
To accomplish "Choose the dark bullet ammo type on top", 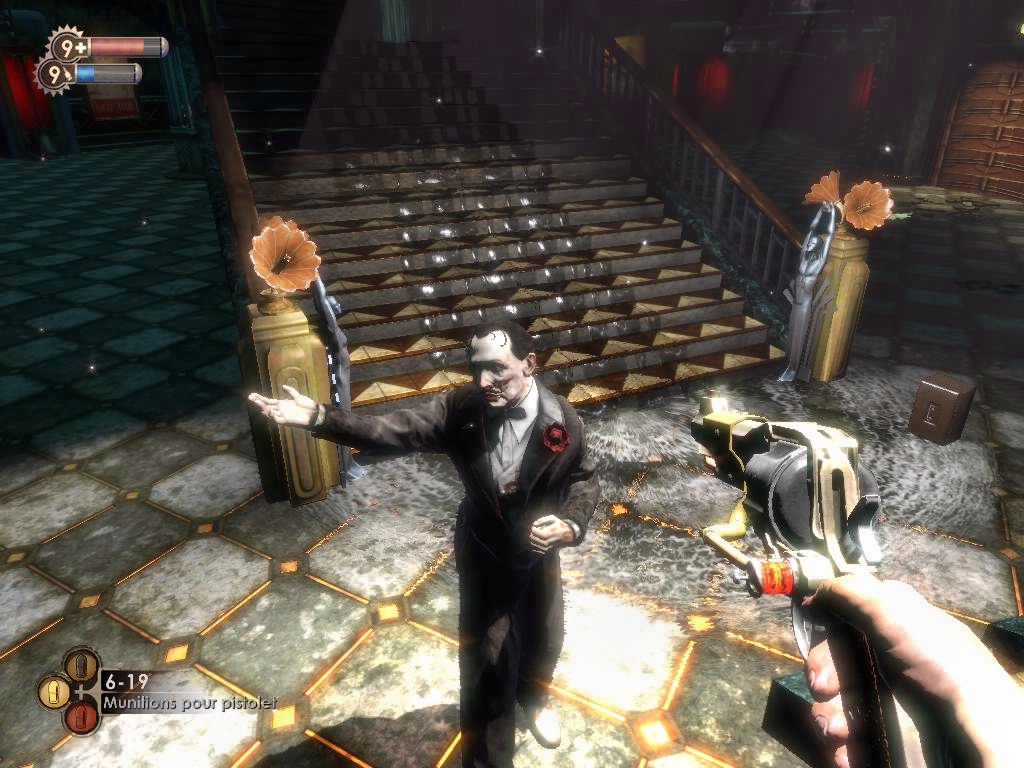I will (x=82, y=665).
